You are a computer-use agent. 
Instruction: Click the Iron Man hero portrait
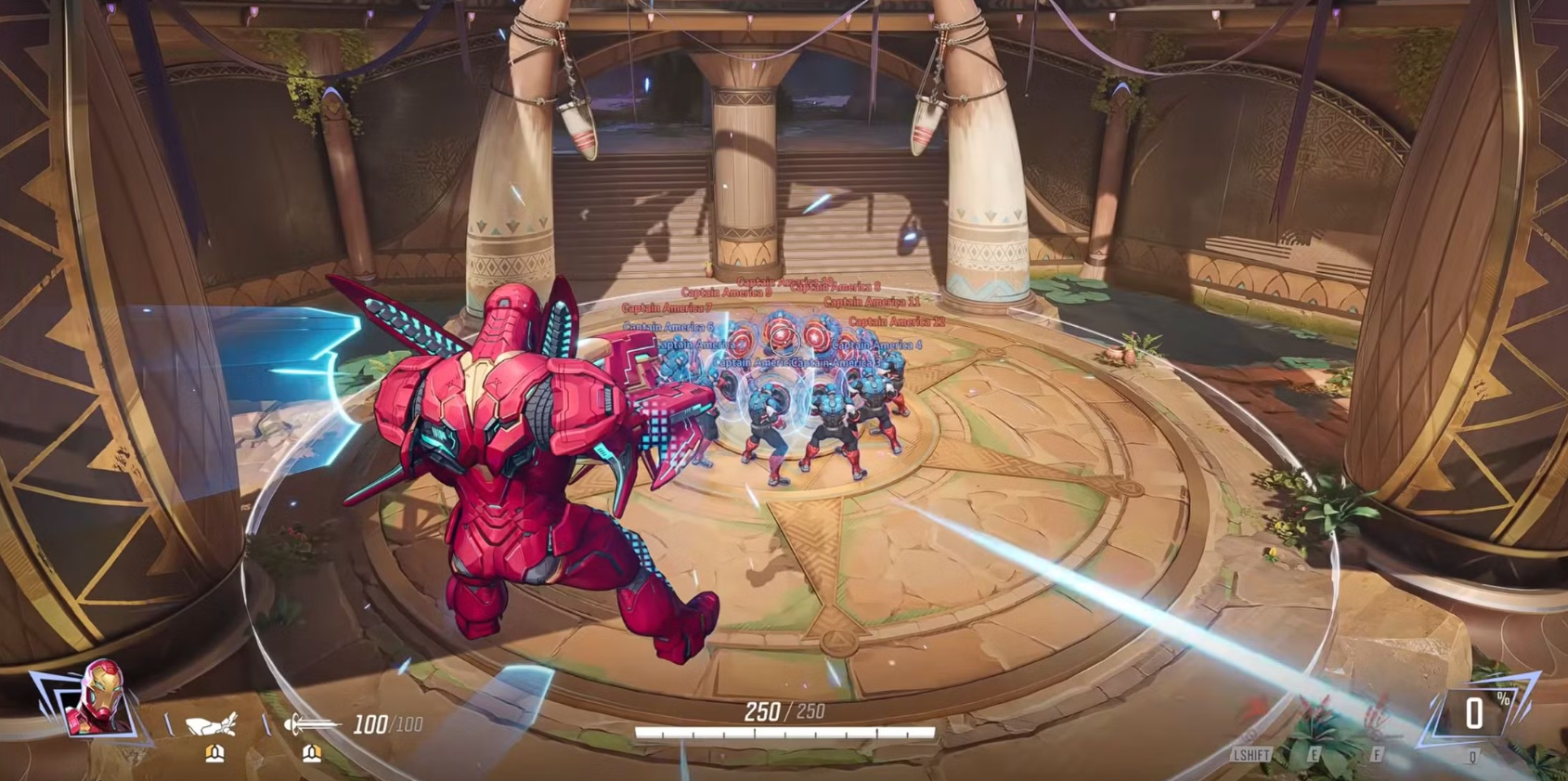pyautogui.click(x=97, y=698)
